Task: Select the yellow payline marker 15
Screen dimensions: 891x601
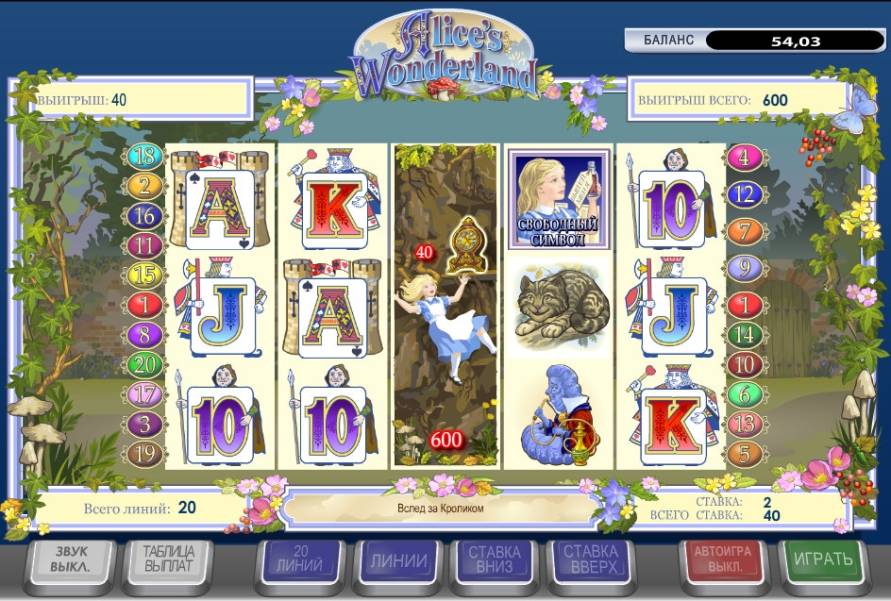Action: click(144, 273)
